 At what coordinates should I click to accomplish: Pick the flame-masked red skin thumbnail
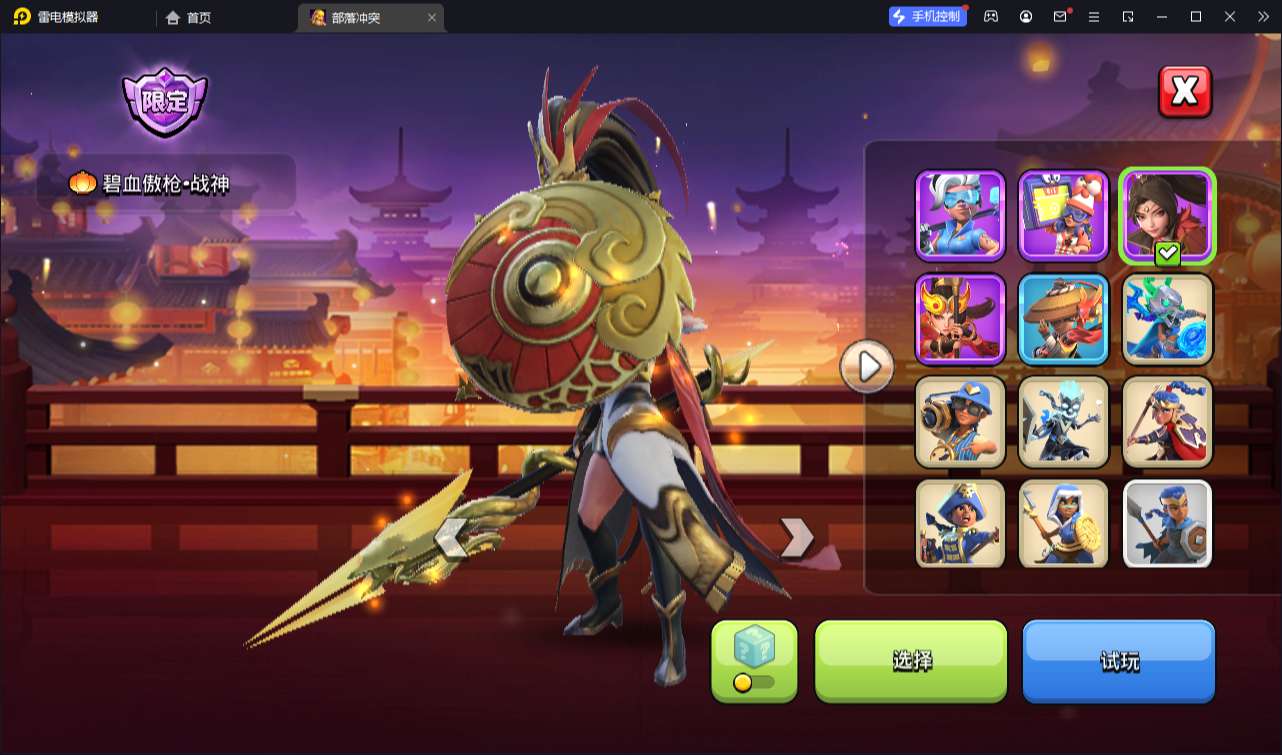pyautogui.click(x=960, y=318)
